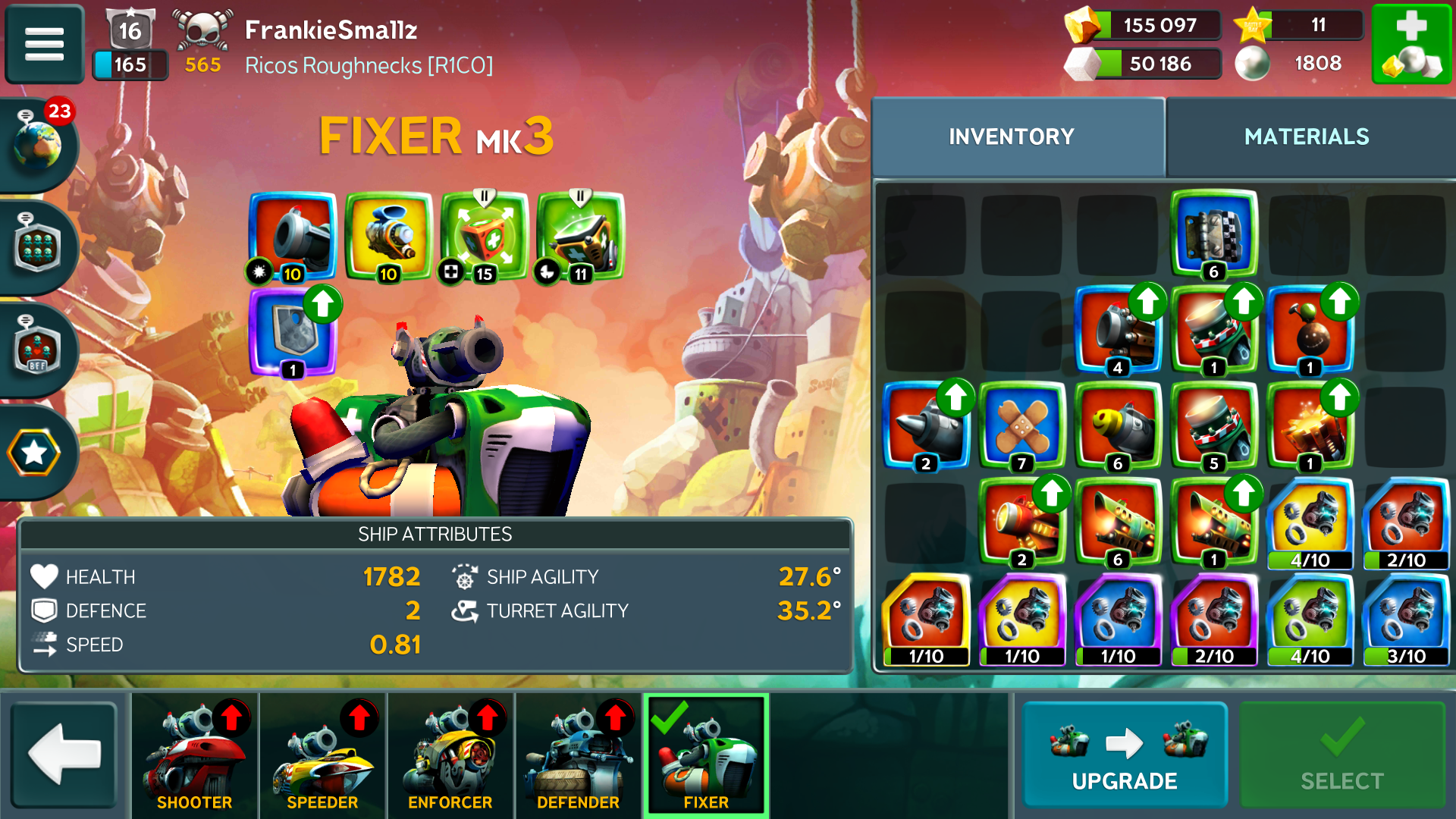Open the hamburger main menu
Screen dimensions: 1456x819
(x=44, y=43)
